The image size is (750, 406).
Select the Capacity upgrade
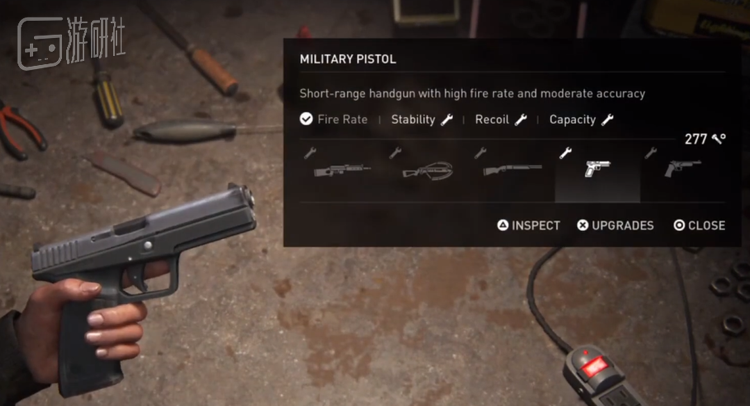[x=581, y=120]
